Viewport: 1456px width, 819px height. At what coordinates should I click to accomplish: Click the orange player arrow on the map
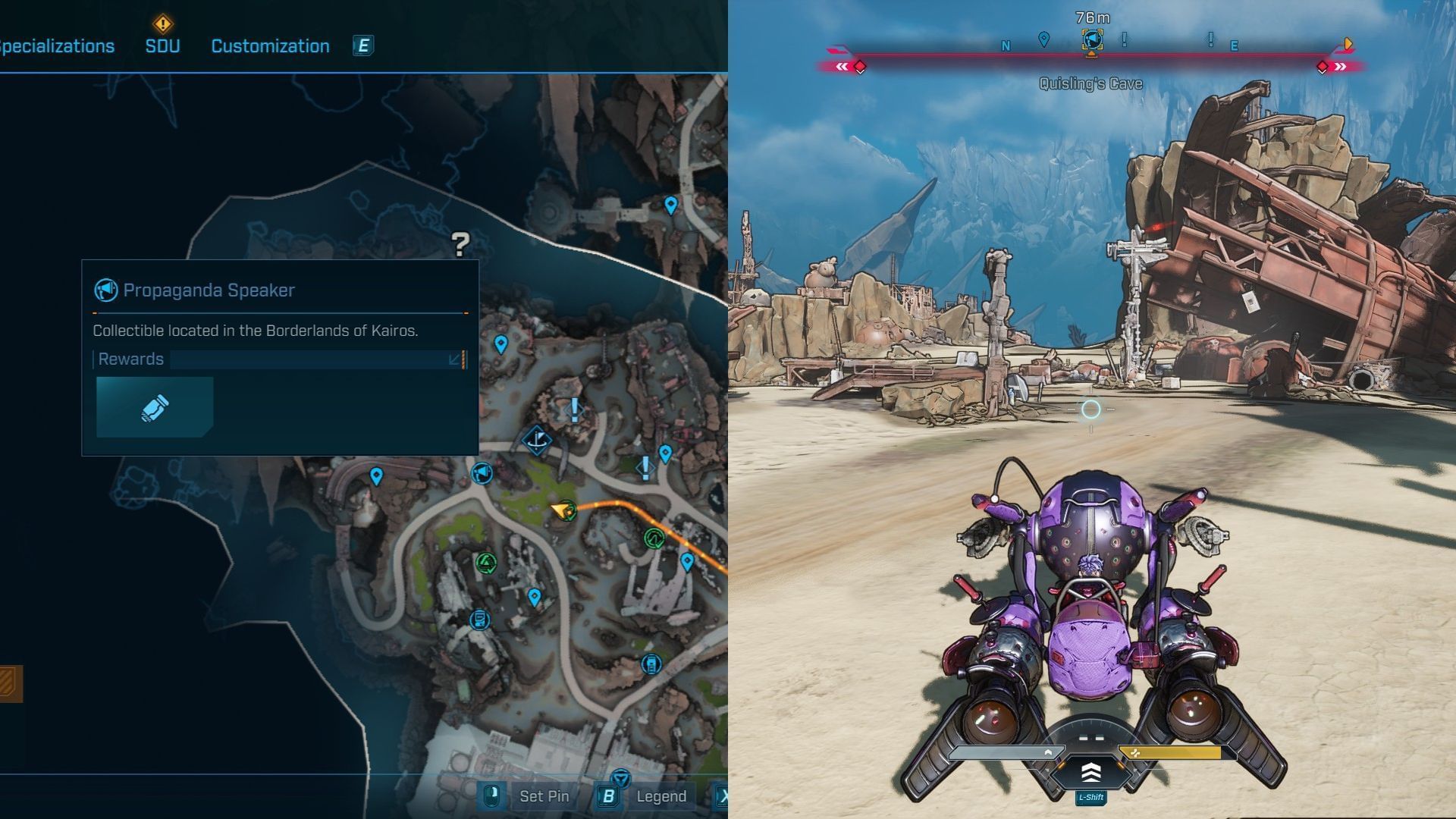[x=562, y=510]
